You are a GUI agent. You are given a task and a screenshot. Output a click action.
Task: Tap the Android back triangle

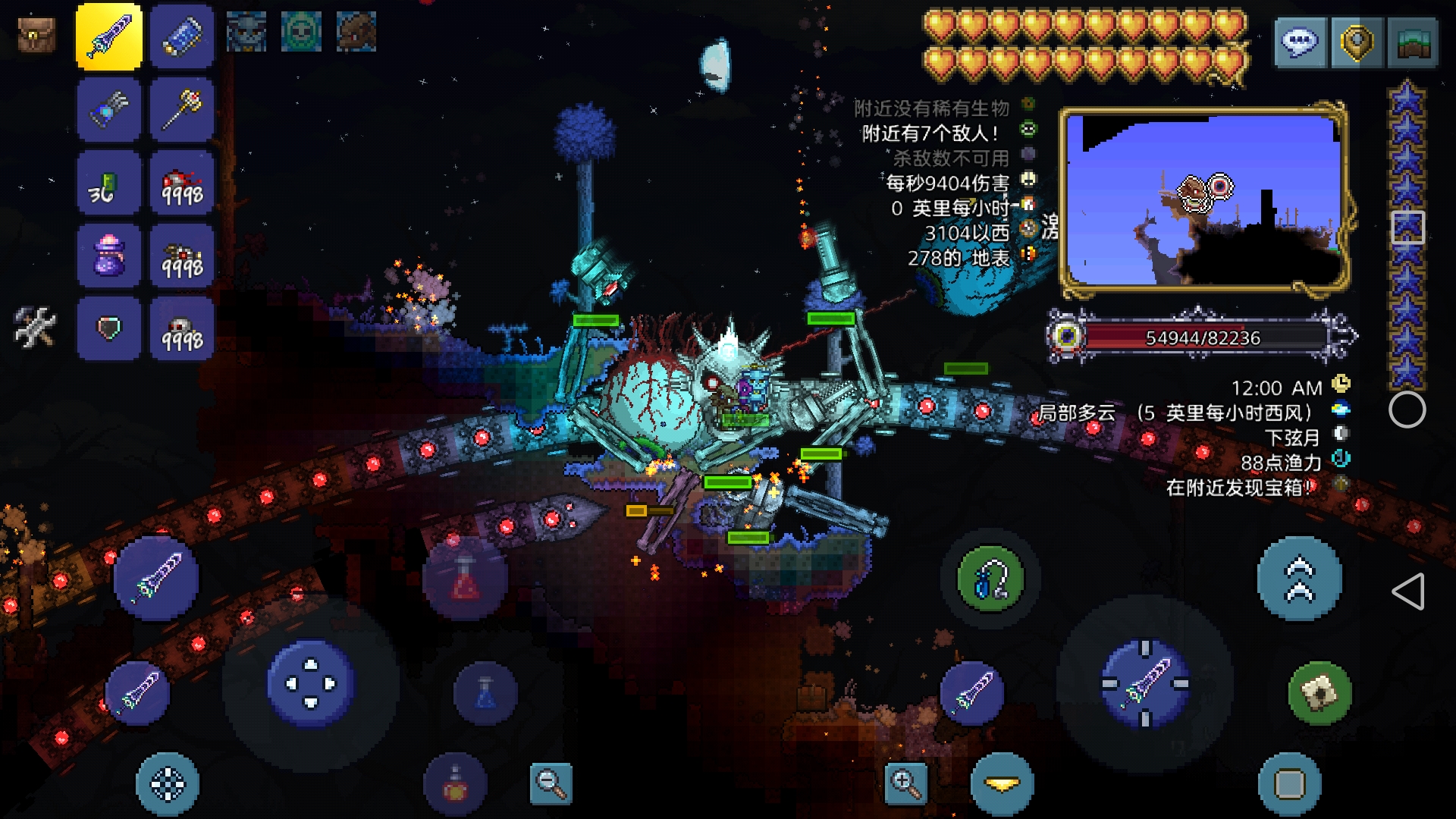(x=1408, y=591)
